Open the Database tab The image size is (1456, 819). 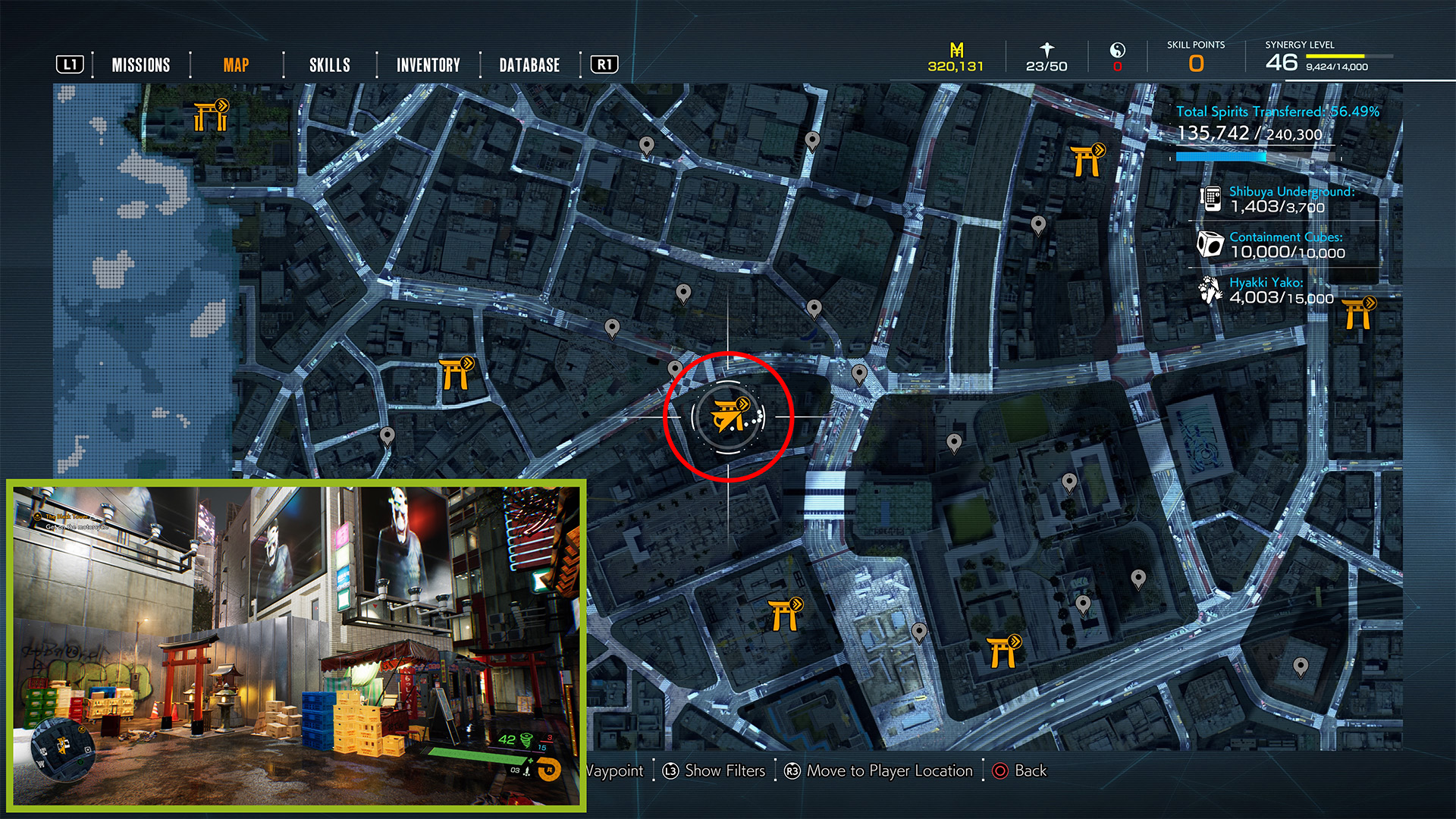[x=529, y=65]
